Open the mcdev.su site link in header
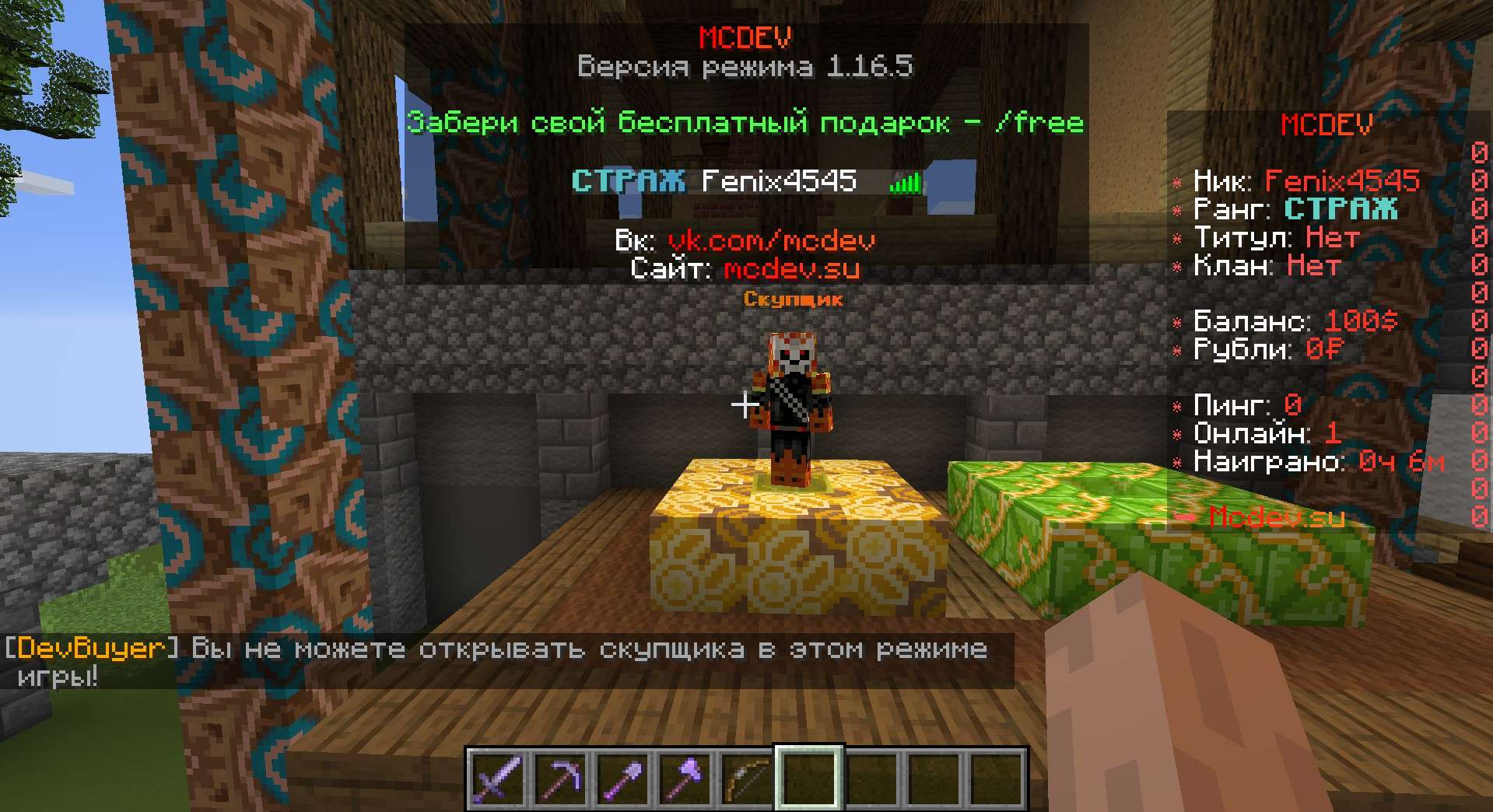Viewport: 1493px width, 812px height. [x=791, y=269]
